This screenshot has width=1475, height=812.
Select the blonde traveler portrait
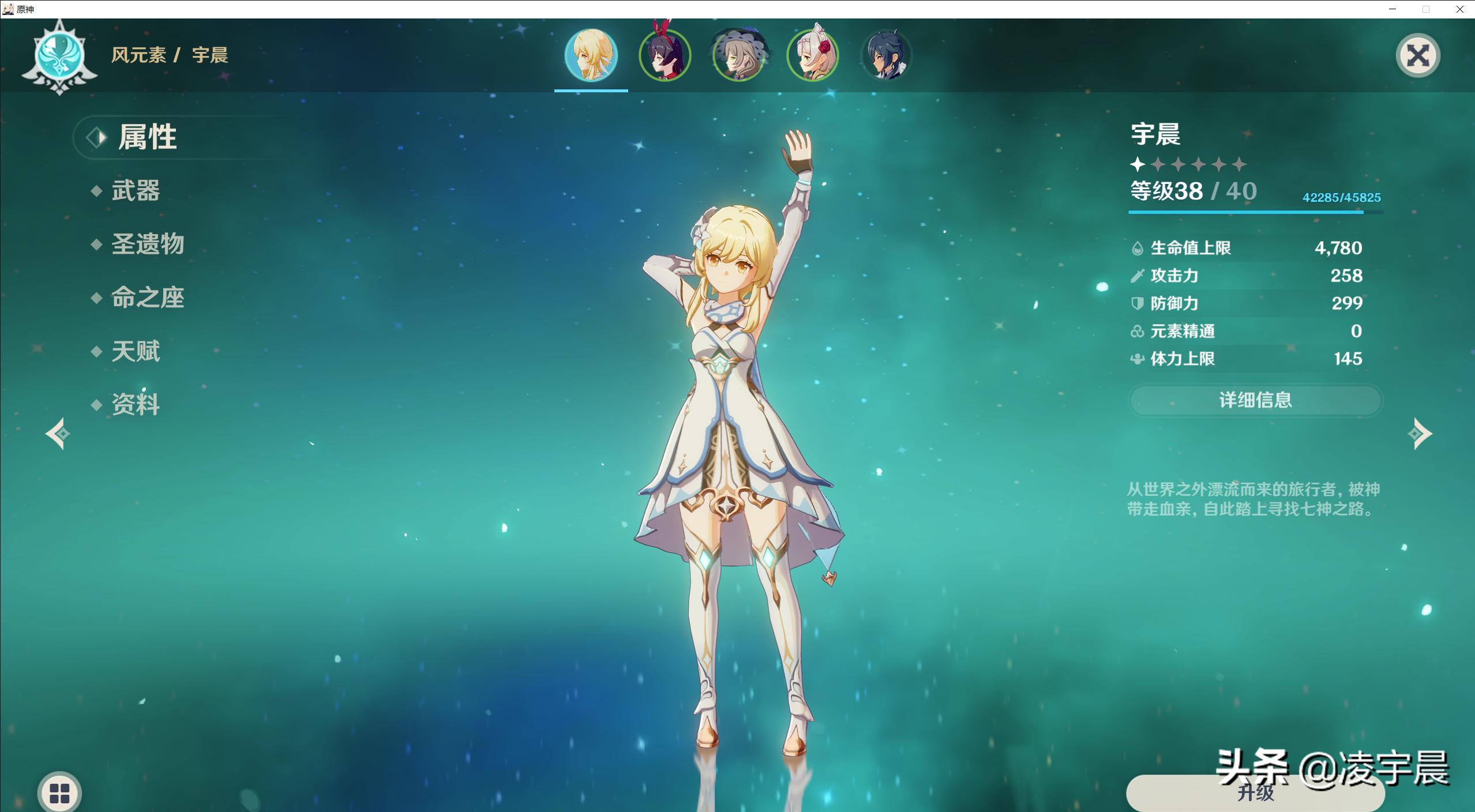pos(591,55)
